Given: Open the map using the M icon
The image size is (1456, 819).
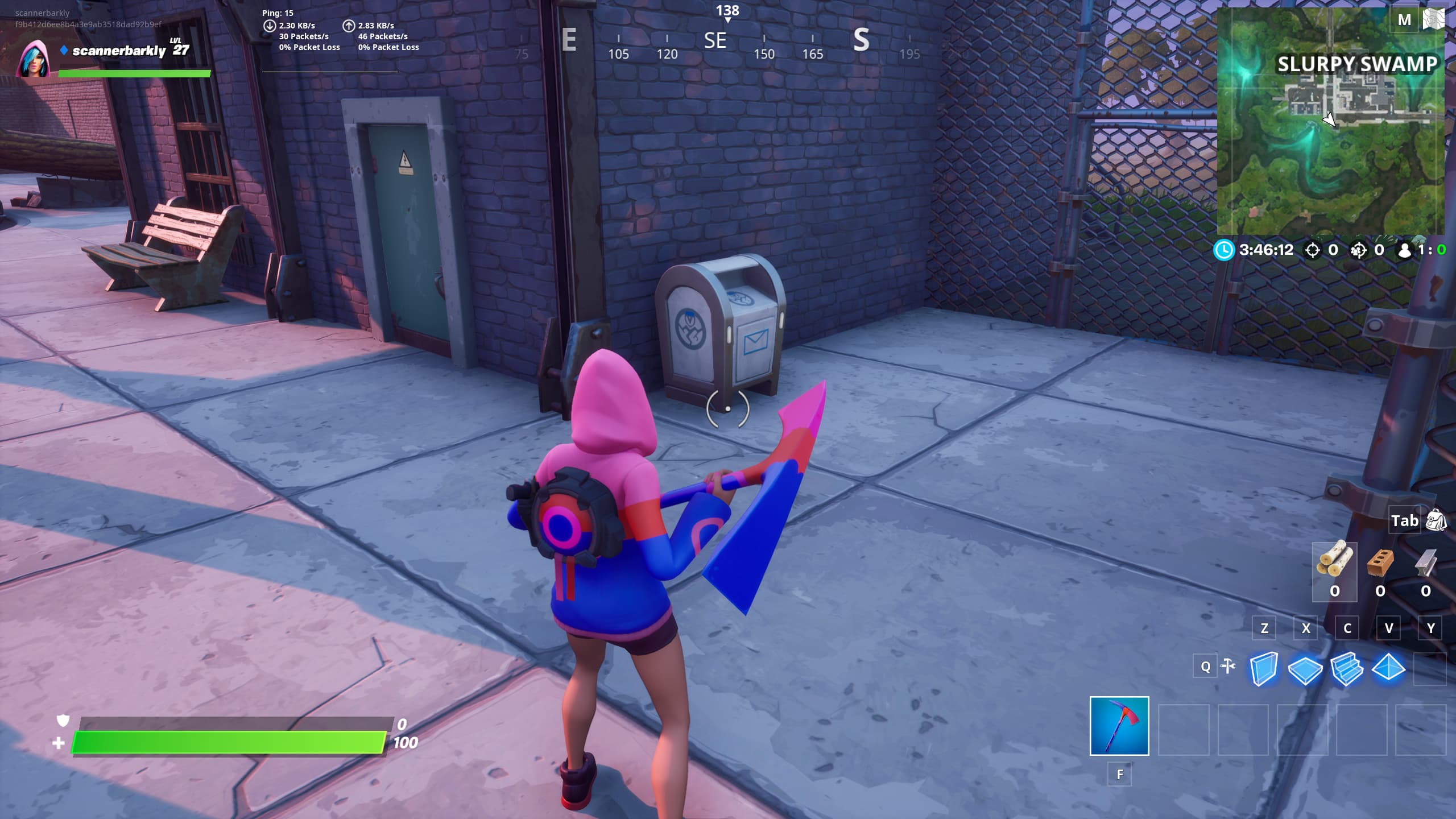Looking at the screenshot, I should coord(1405,19).
